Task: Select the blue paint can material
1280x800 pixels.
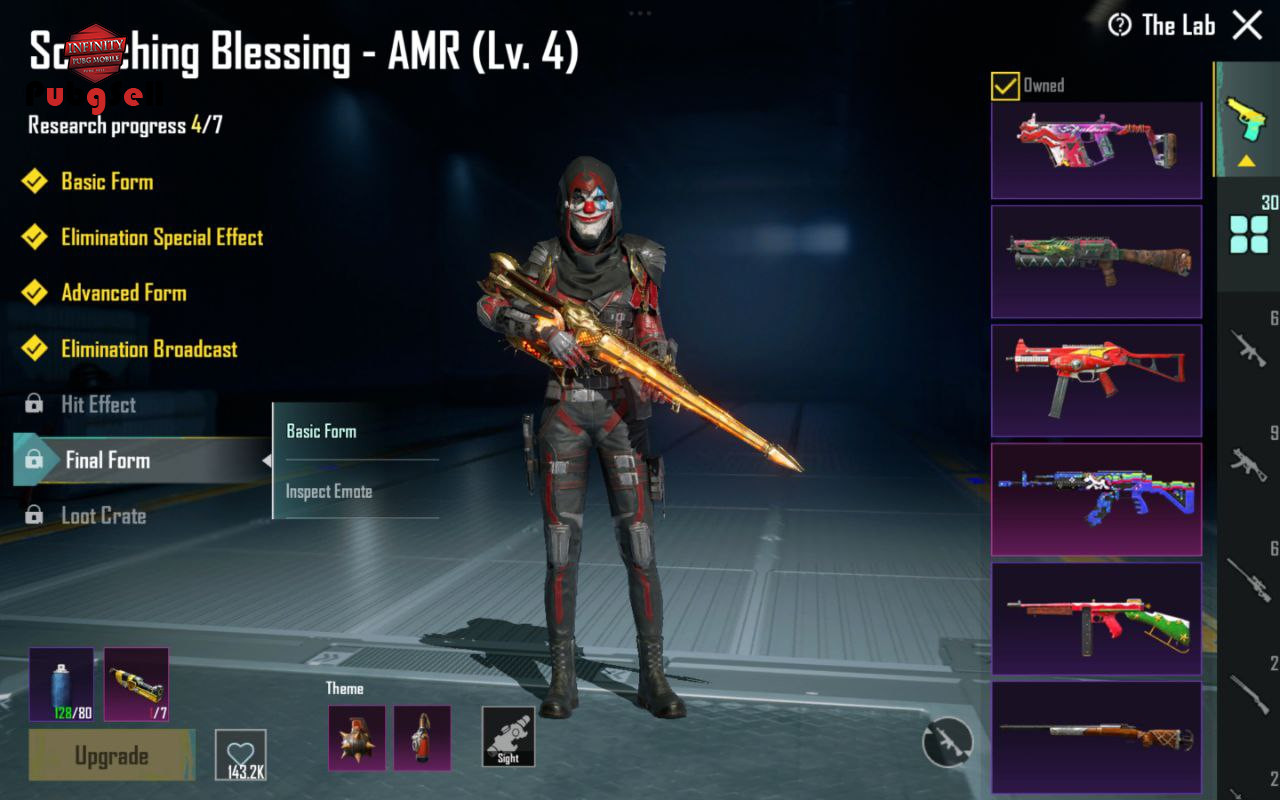Action: 61,684
